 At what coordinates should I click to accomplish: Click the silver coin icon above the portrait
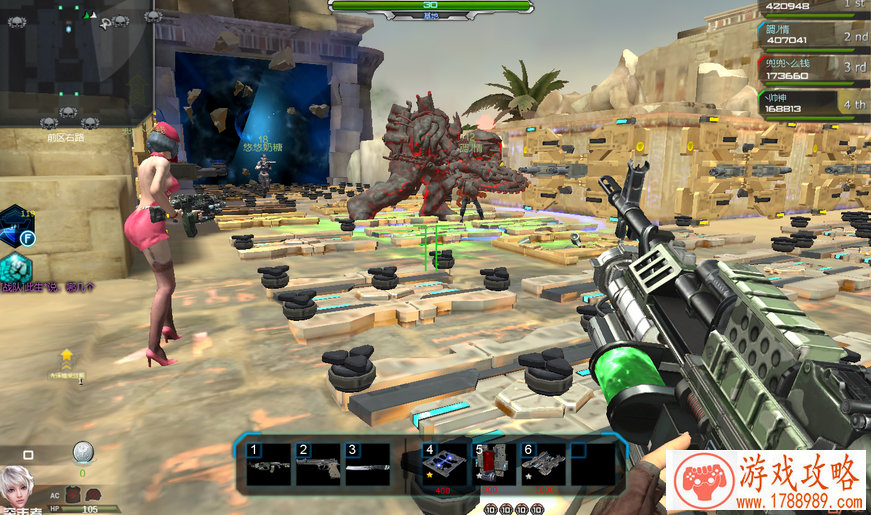pos(83,452)
